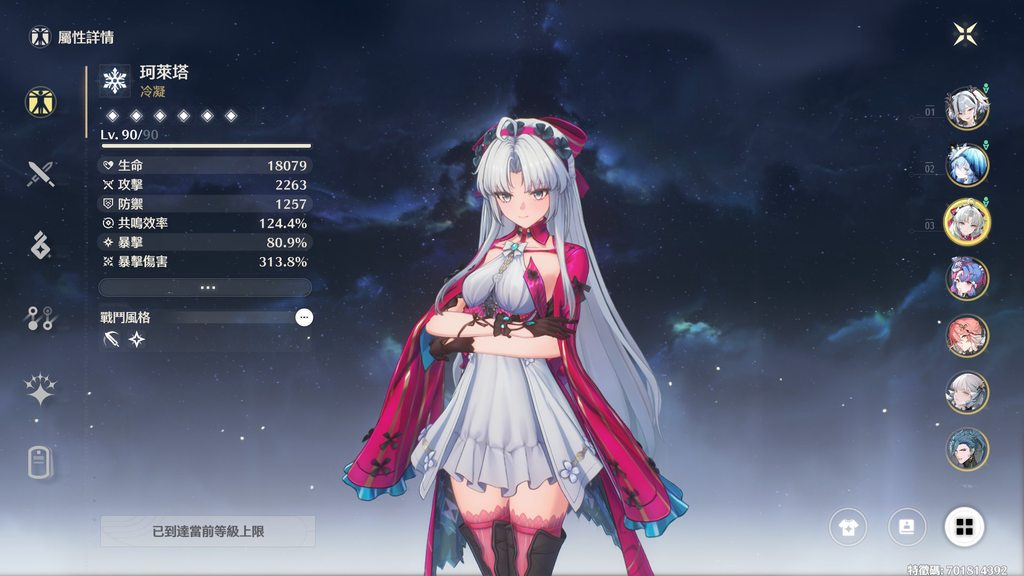Pick the purple-haired character portrait
The image size is (1024, 576).
[967, 279]
